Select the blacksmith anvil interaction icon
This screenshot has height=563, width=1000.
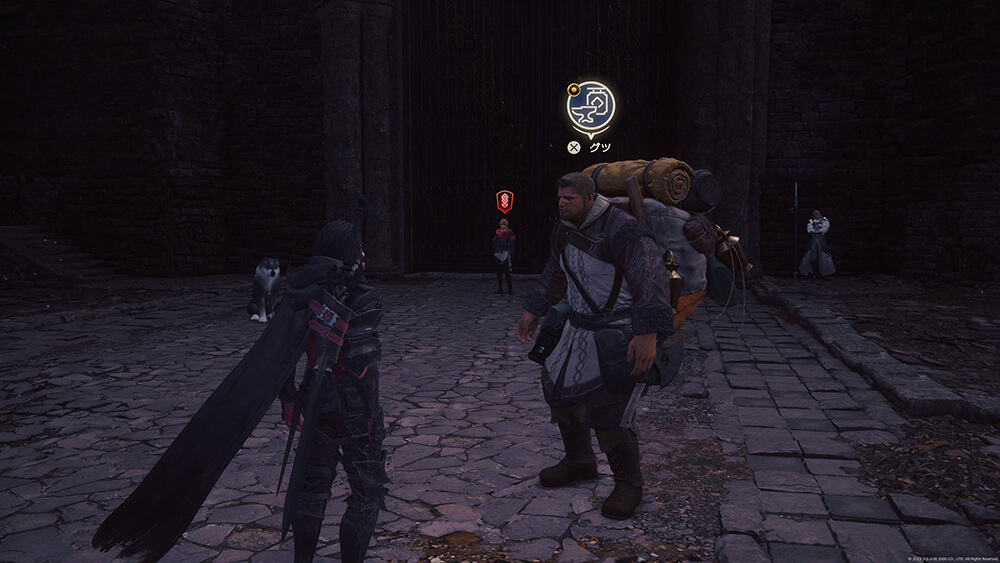[591, 106]
